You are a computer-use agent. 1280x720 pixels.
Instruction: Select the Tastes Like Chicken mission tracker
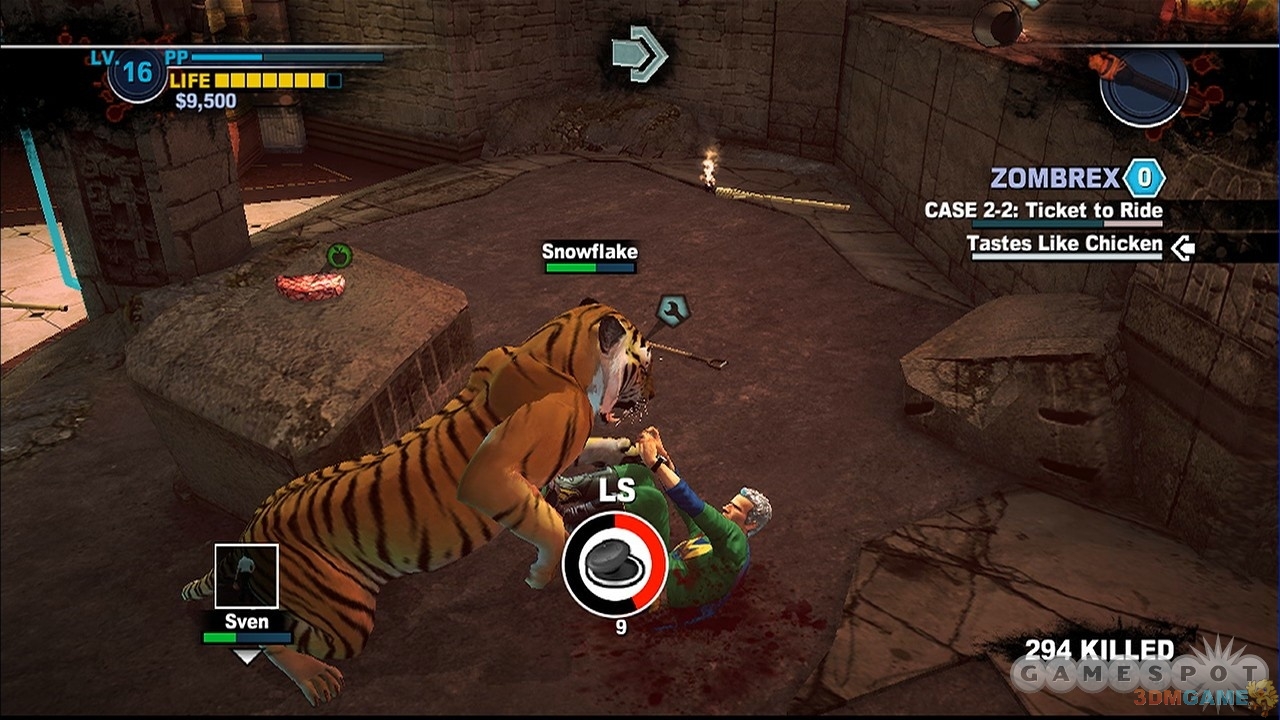point(1064,244)
